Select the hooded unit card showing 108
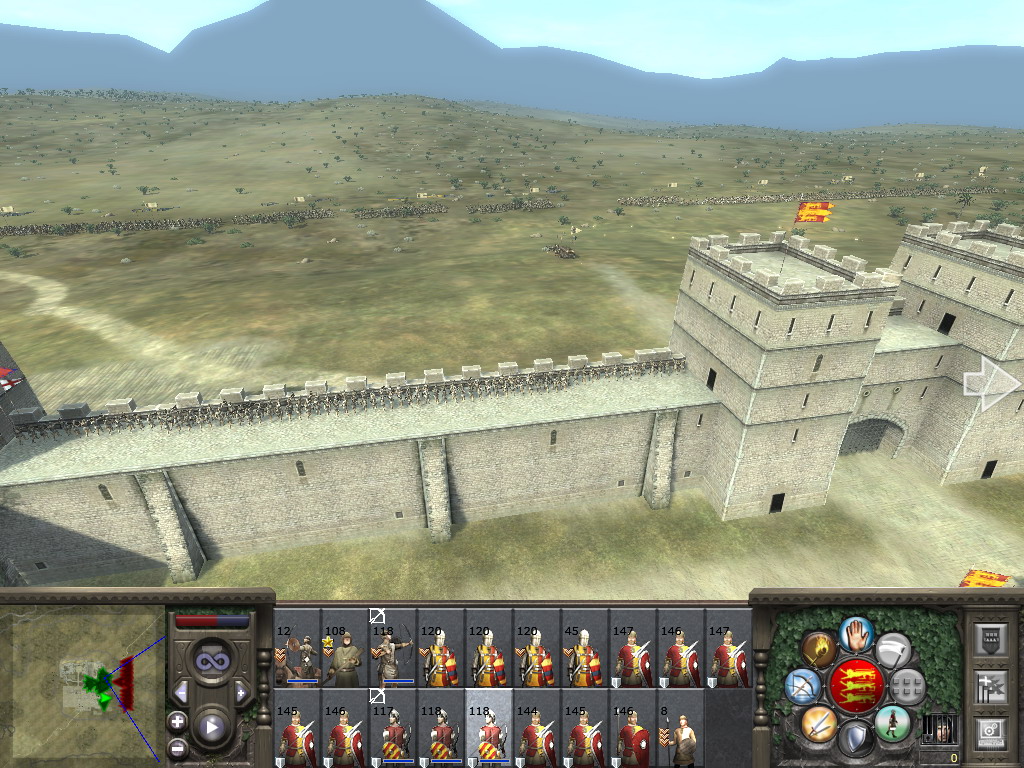The height and width of the screenshot is (768, 1024). 345,648
